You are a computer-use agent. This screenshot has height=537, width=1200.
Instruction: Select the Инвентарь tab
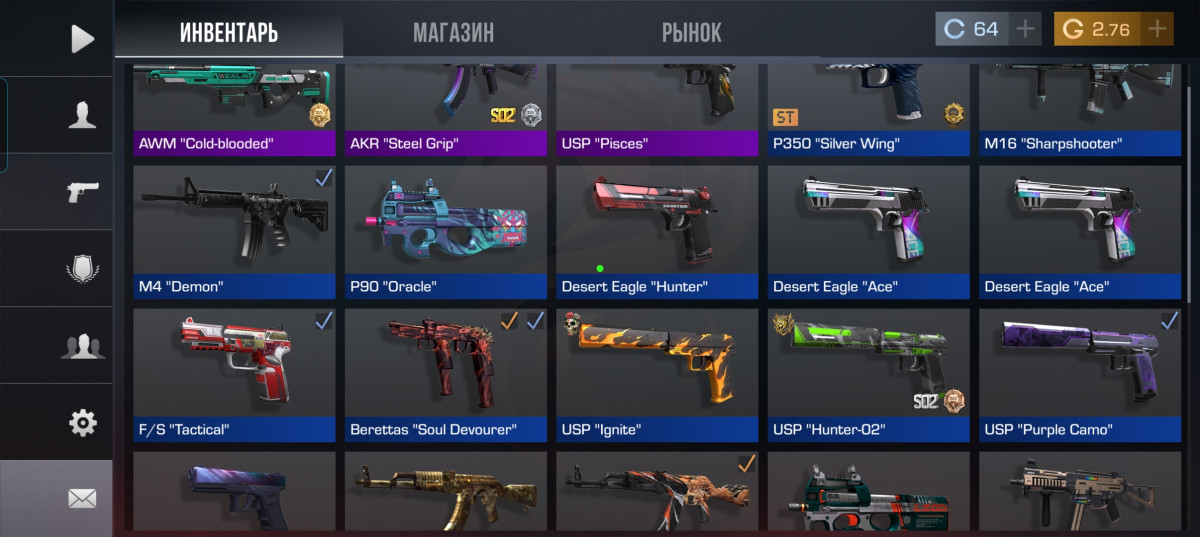[229, 32]
